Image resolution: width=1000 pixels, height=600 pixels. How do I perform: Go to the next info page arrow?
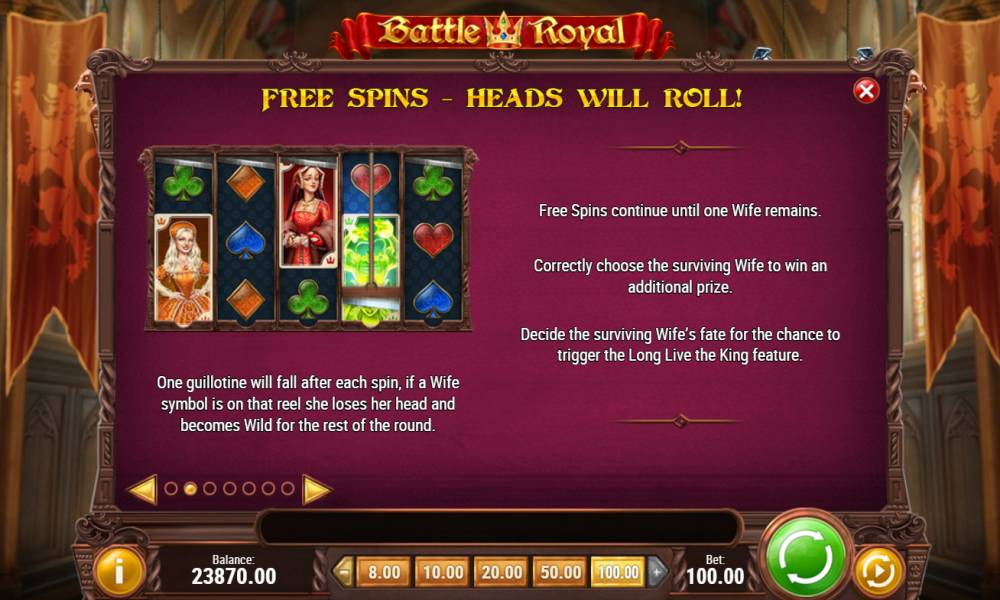[x=316, y=489]
